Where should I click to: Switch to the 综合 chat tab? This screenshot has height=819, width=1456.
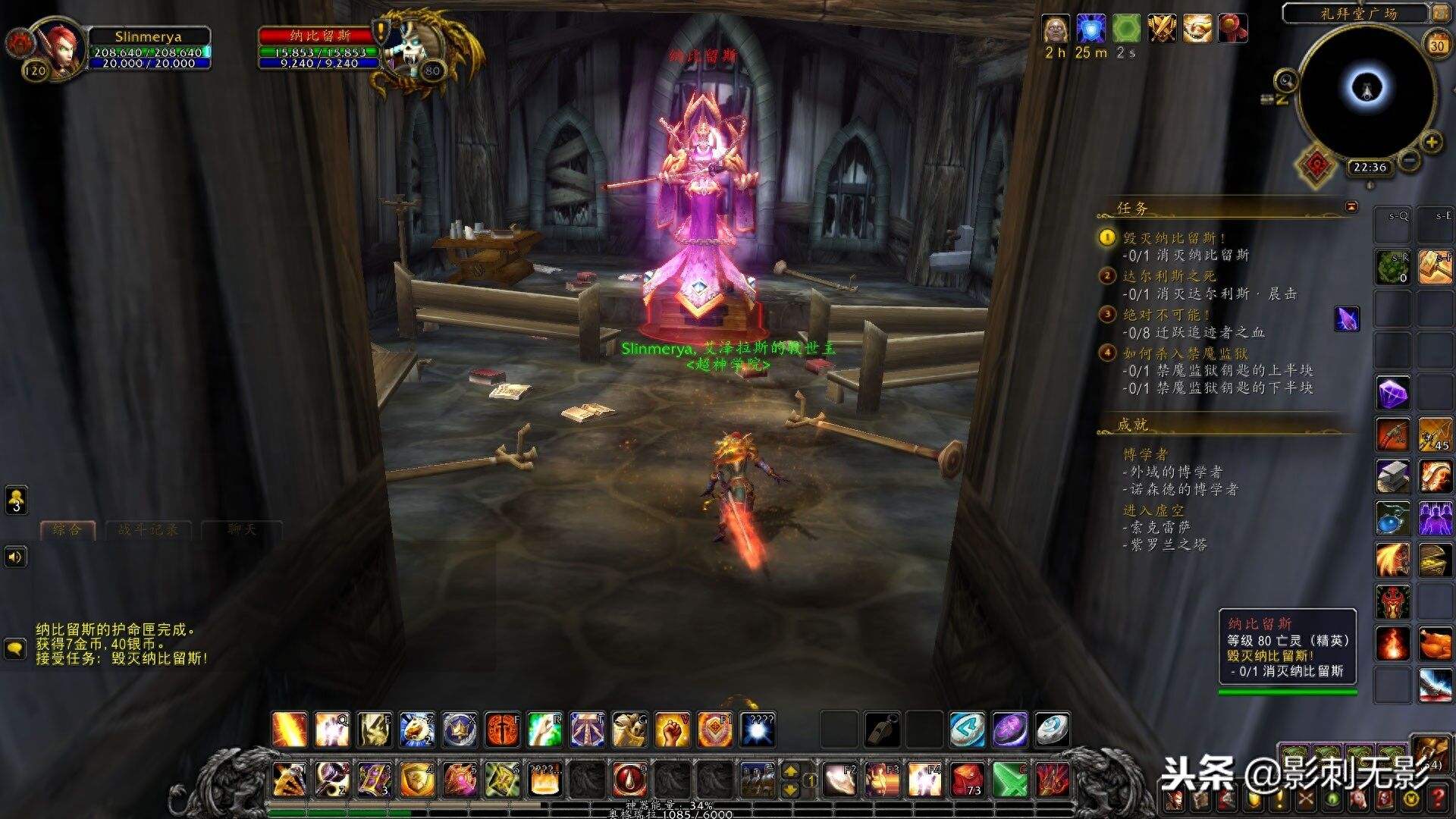point(67,530)
